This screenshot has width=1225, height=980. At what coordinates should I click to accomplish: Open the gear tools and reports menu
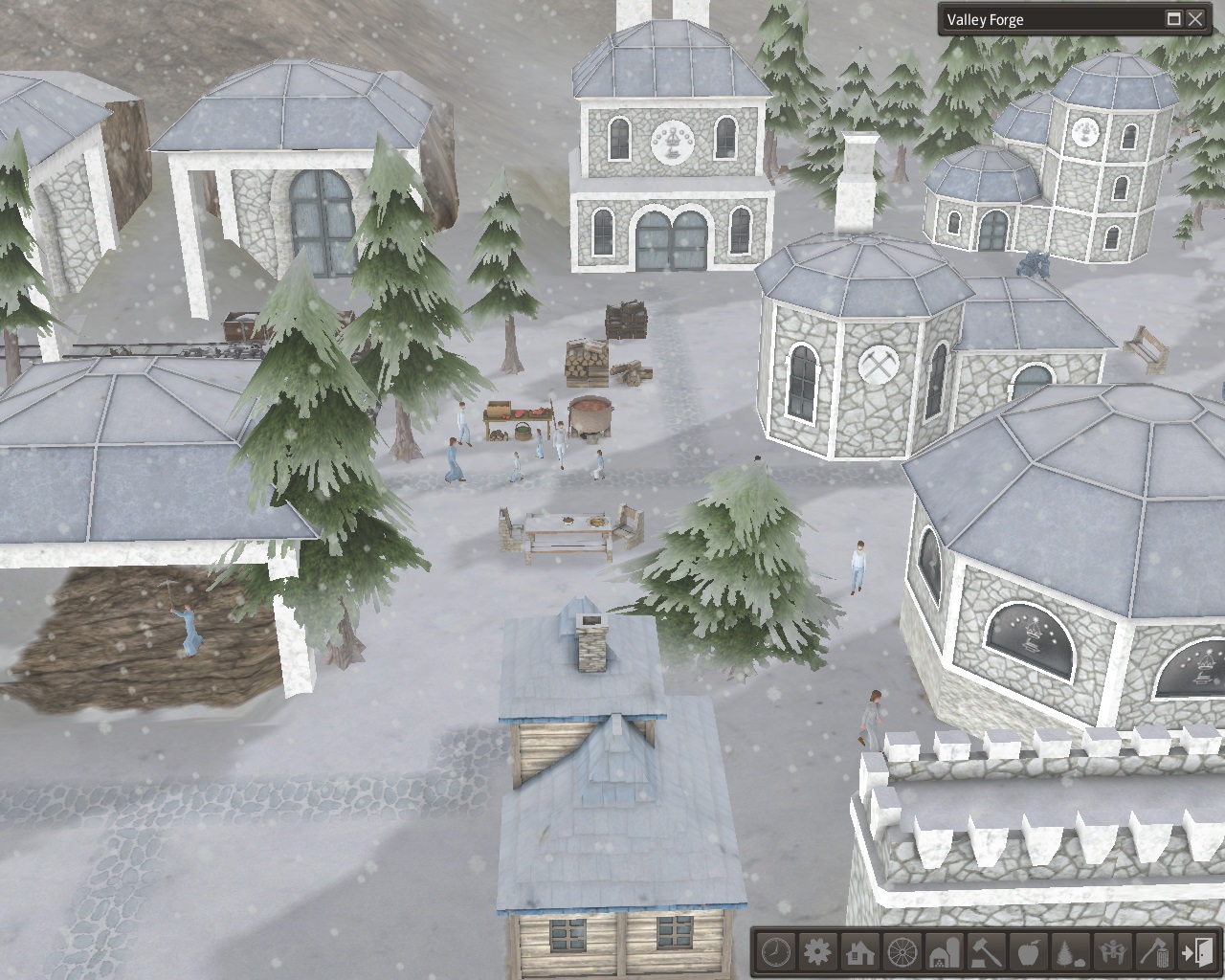818,952
